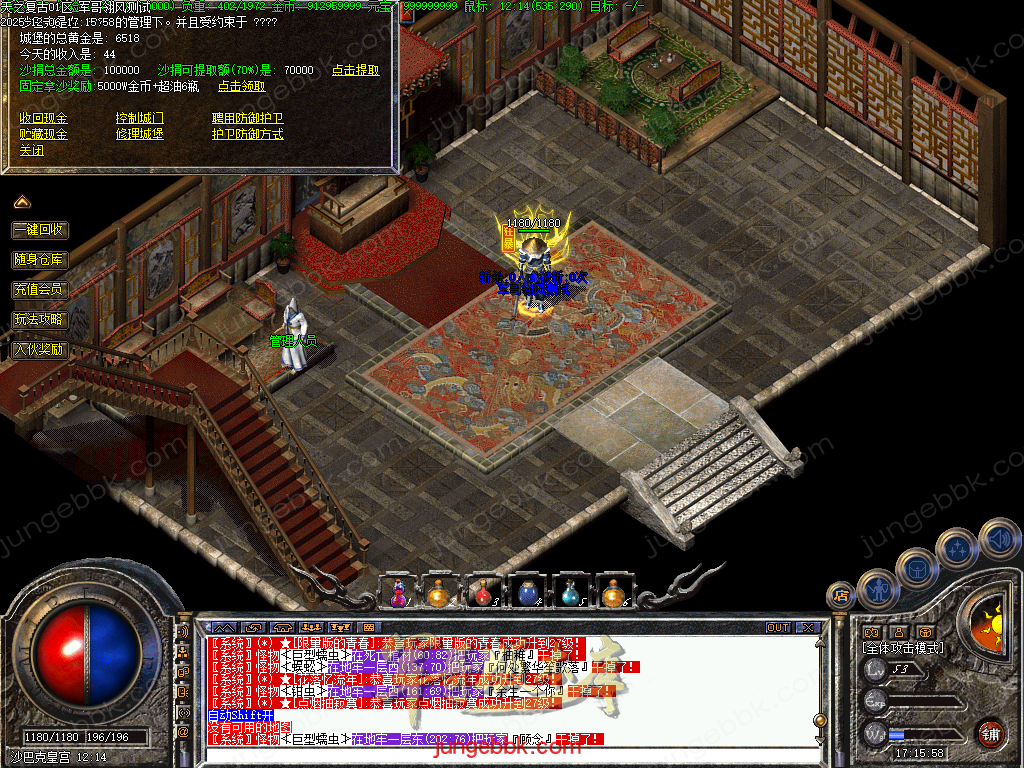Image resolution: width=1024 pixels, height=768 pixels.
Task: Activate the 一键回收 side button
Action: (40, 229)
